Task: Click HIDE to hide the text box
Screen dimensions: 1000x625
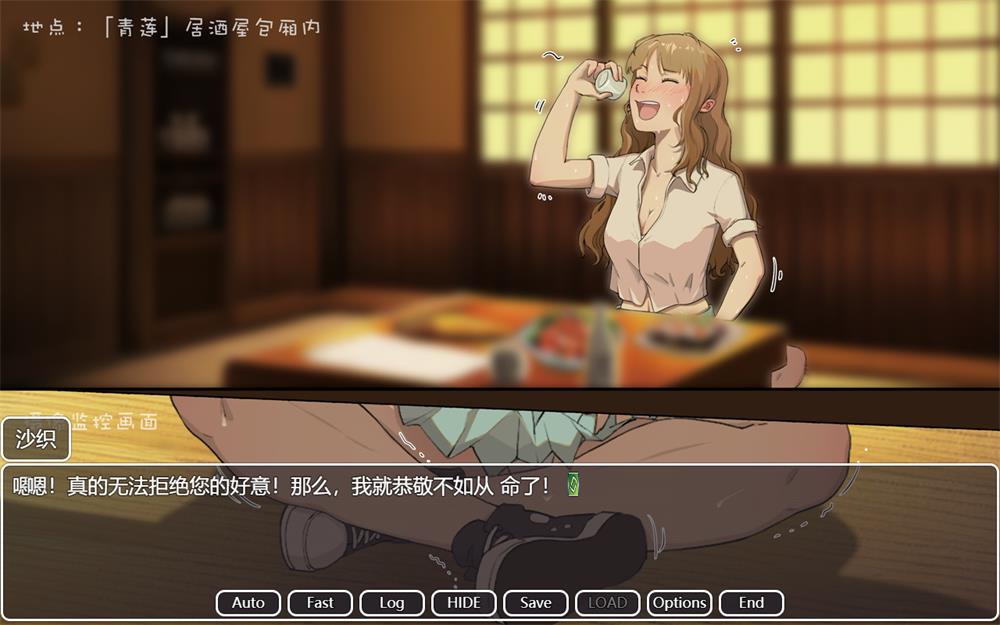Action: click(464, 603)
